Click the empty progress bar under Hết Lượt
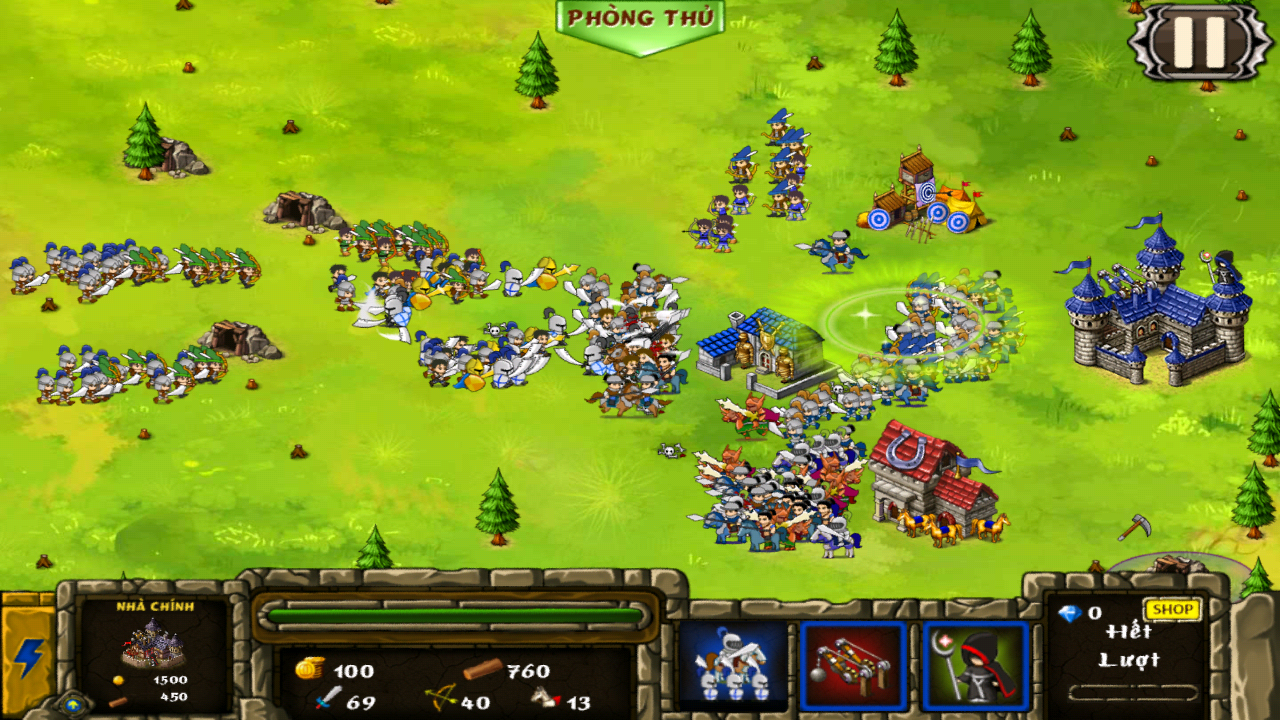 pyautogui.click(x=1134, y=692)
